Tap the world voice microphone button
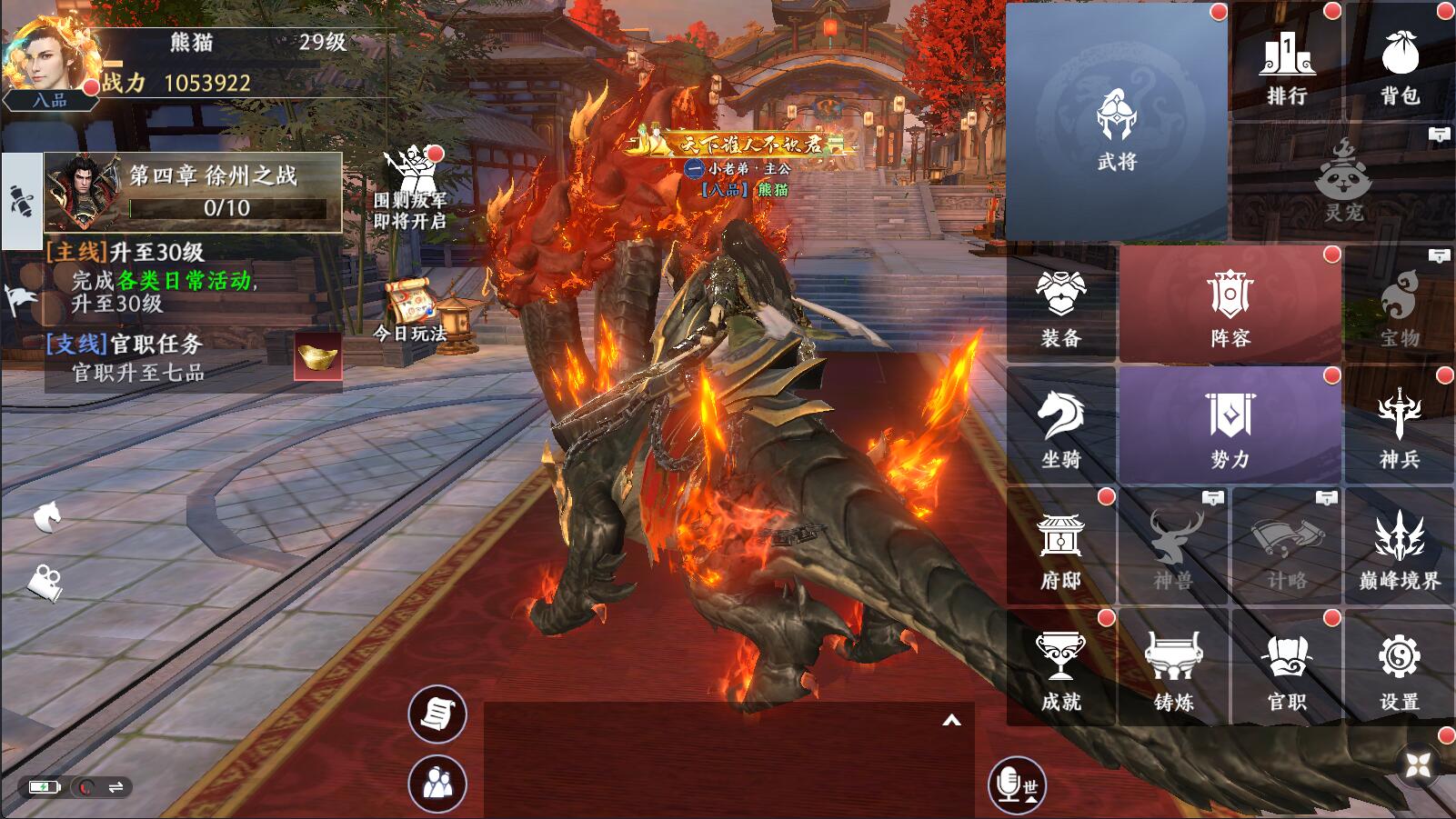1456x819 pixels. [x=1016, y=784]
